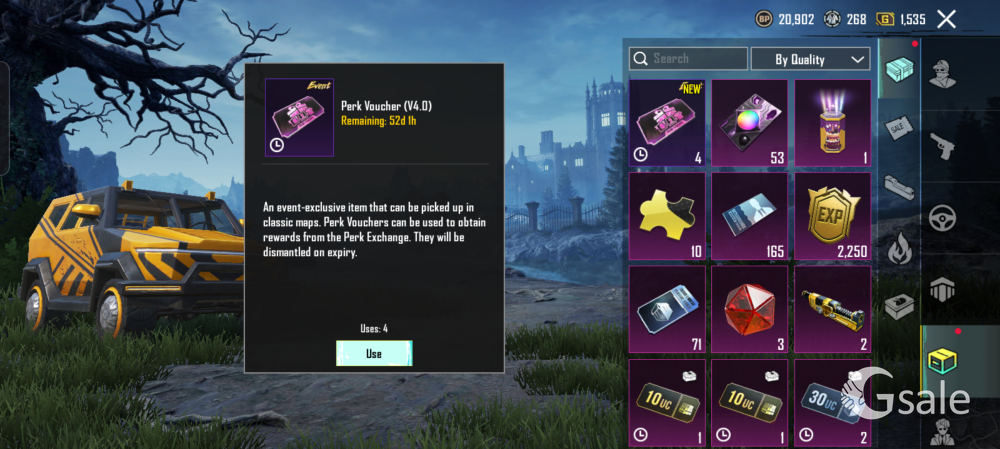Select the rainbow orb paint item slot
1000x449 pixels.
point(749,123)
